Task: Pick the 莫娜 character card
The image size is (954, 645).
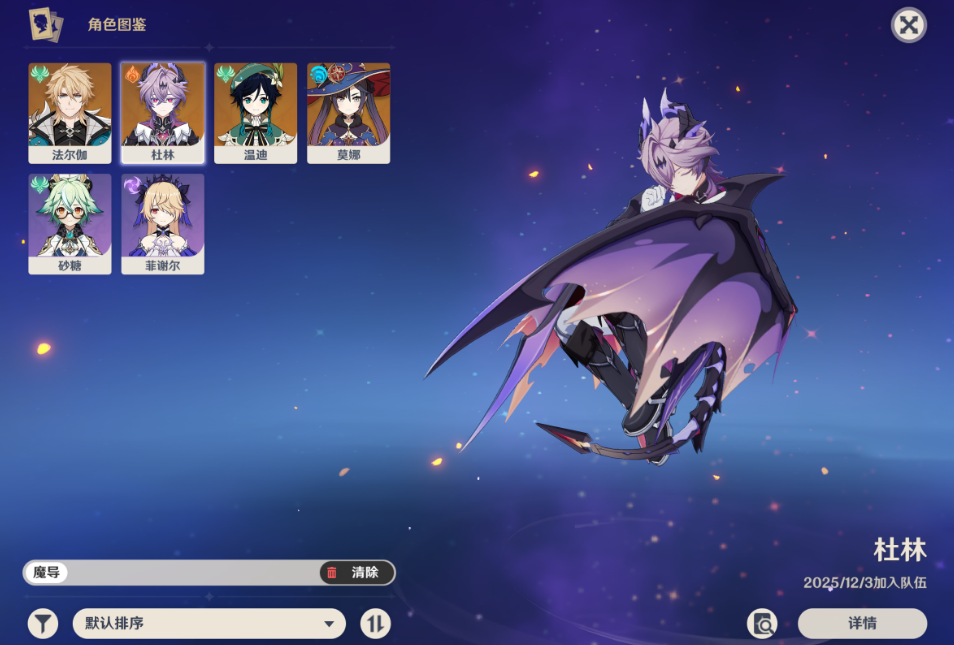Action: coord(348,113)
